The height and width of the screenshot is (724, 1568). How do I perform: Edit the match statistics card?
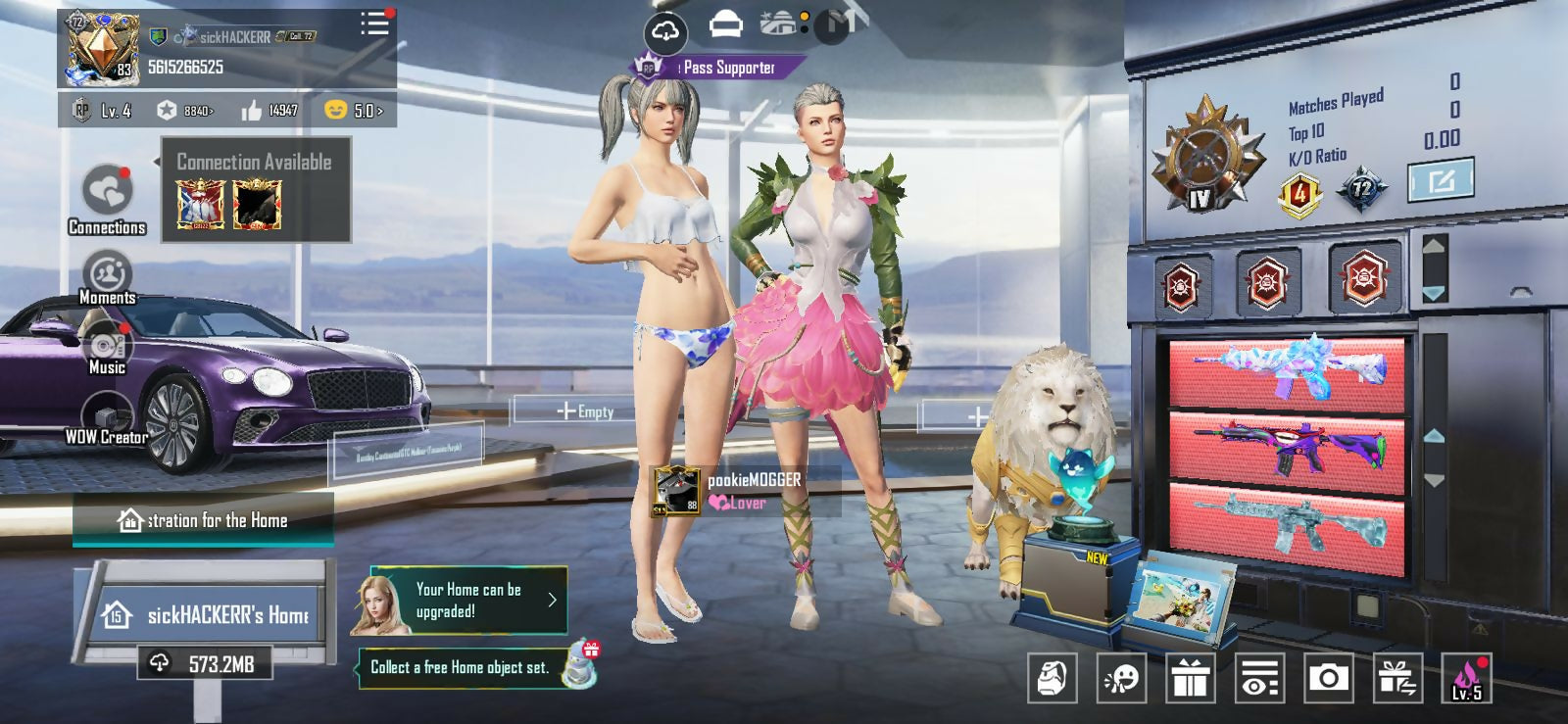pyautogui.click(x=1440, y=181)
